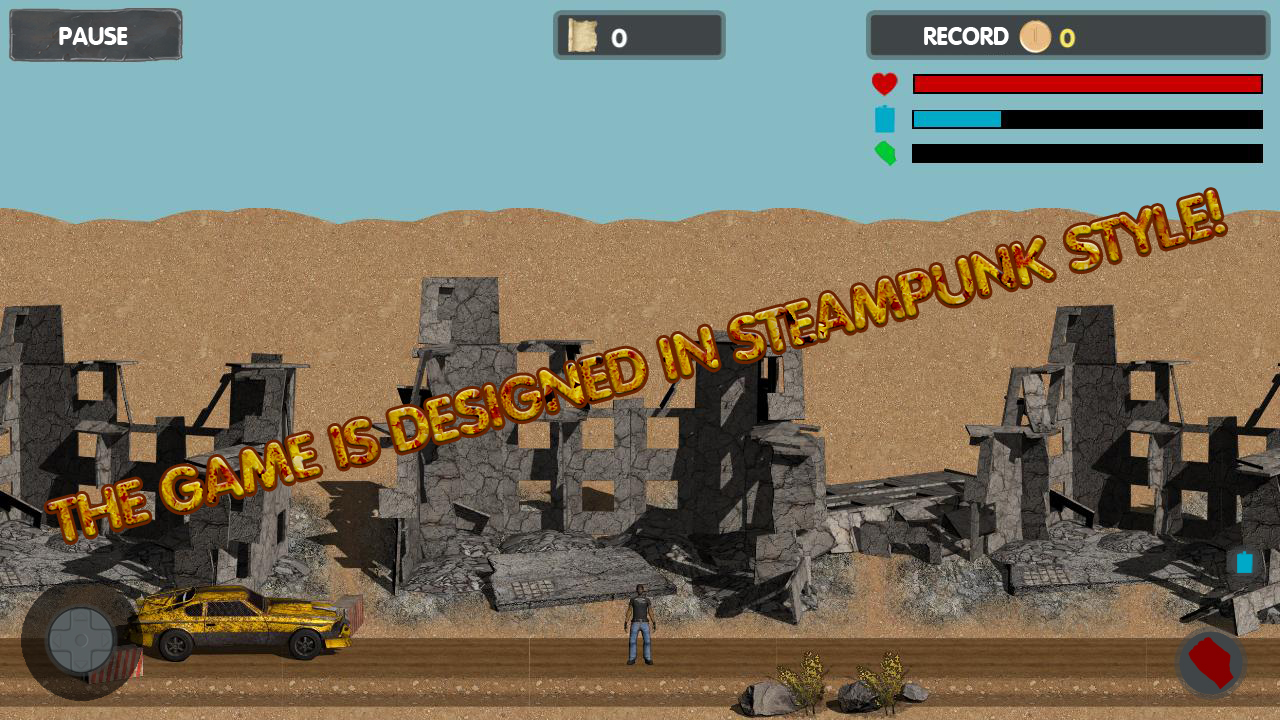The width and height of the screenshot is (1280, 720).
Task: Click the red heart health icon
Action: [884, 84]
